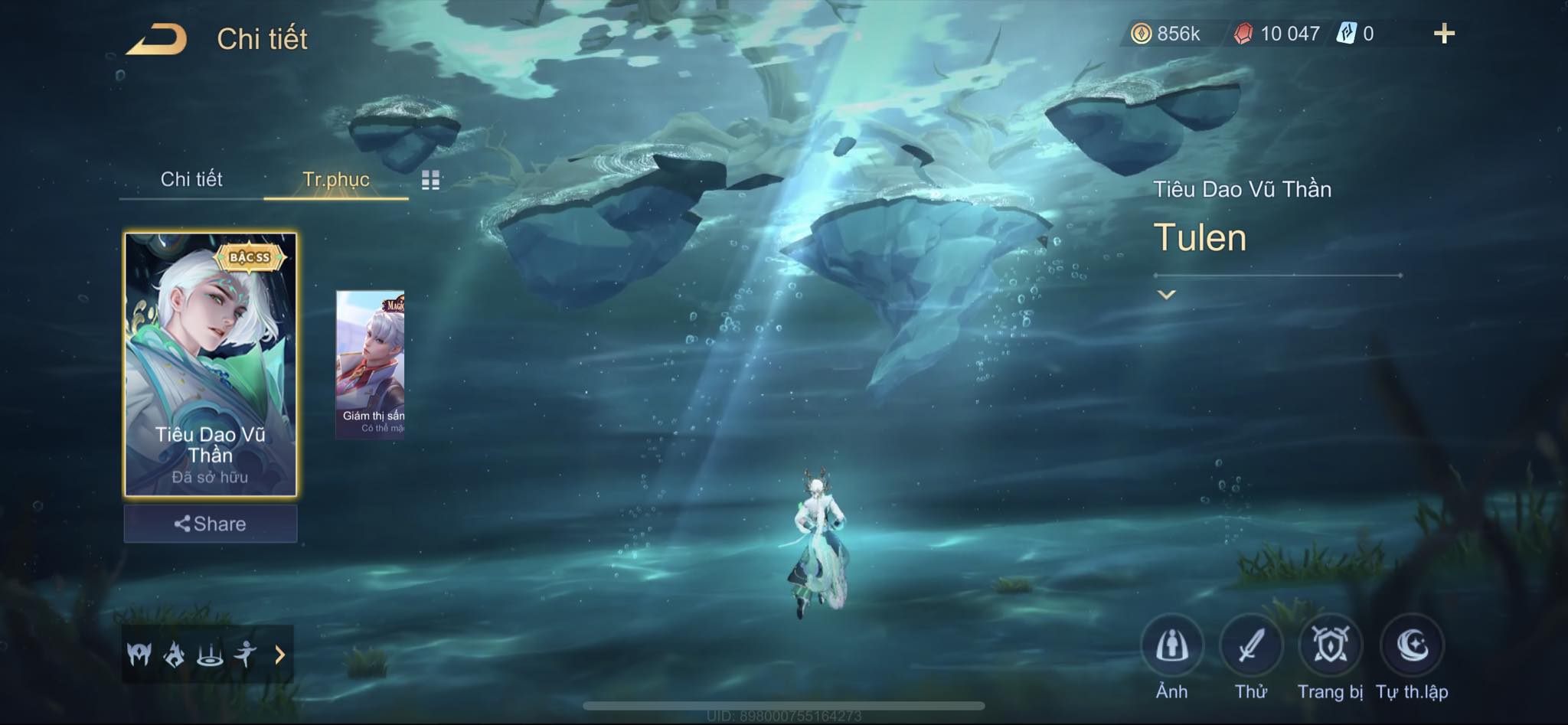
Task: Choose the Giám thị skin card
Action: coord(371,364)
